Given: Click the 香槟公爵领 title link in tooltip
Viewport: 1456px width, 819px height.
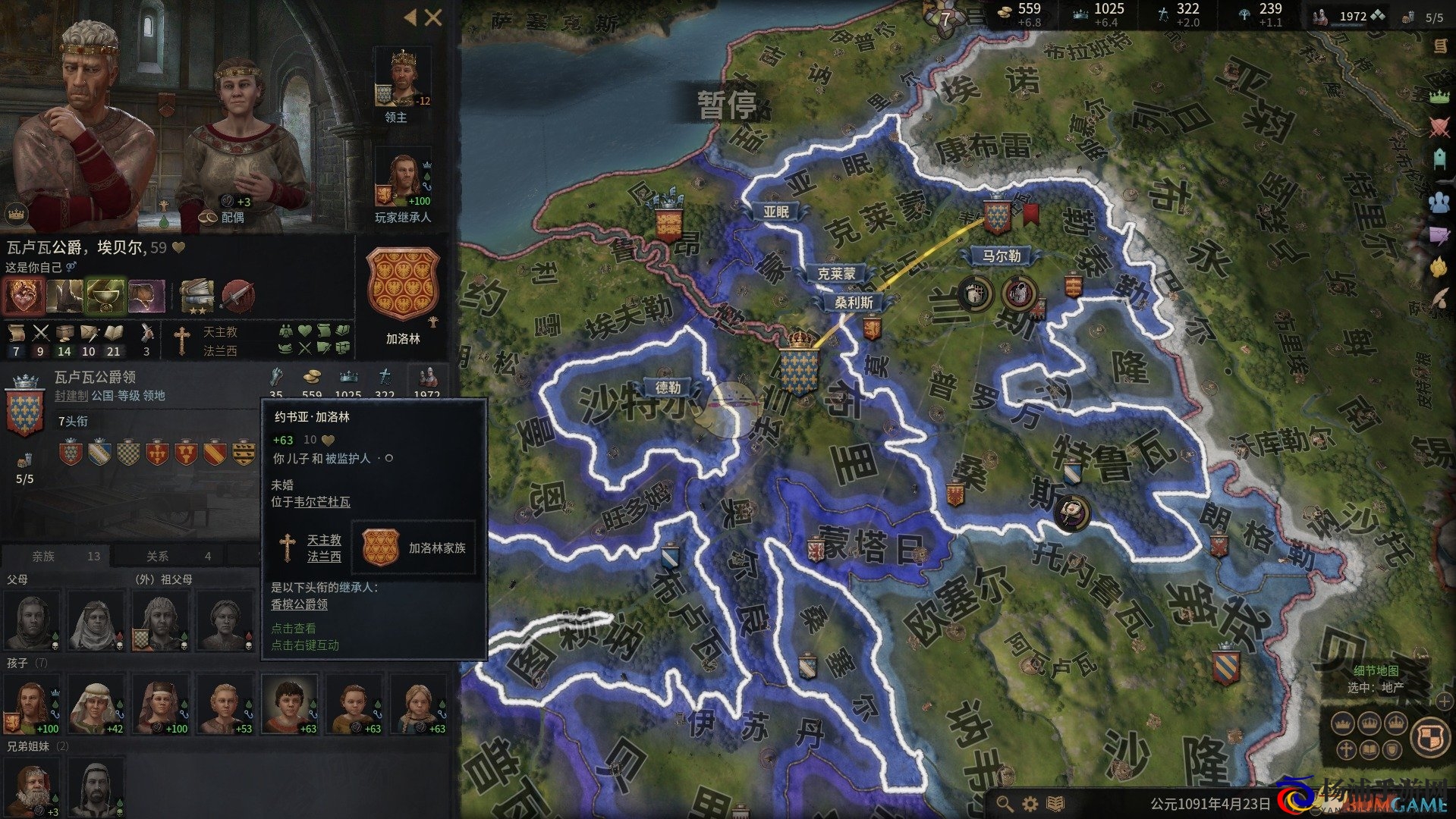Looking at the screenshot, I should tap(300, 604).
